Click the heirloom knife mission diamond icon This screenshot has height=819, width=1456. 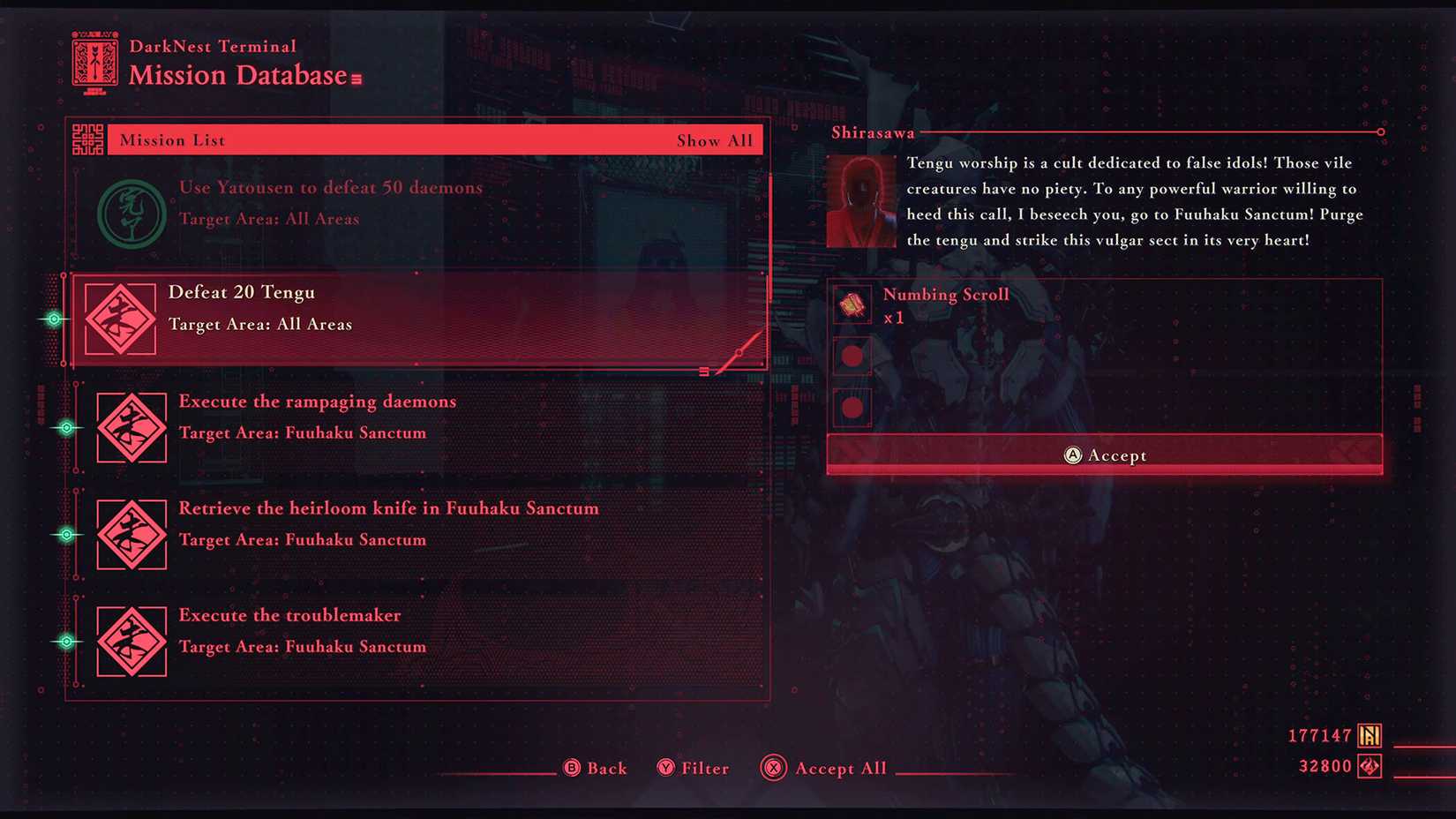pyautogui.click(x=131, y=535)
